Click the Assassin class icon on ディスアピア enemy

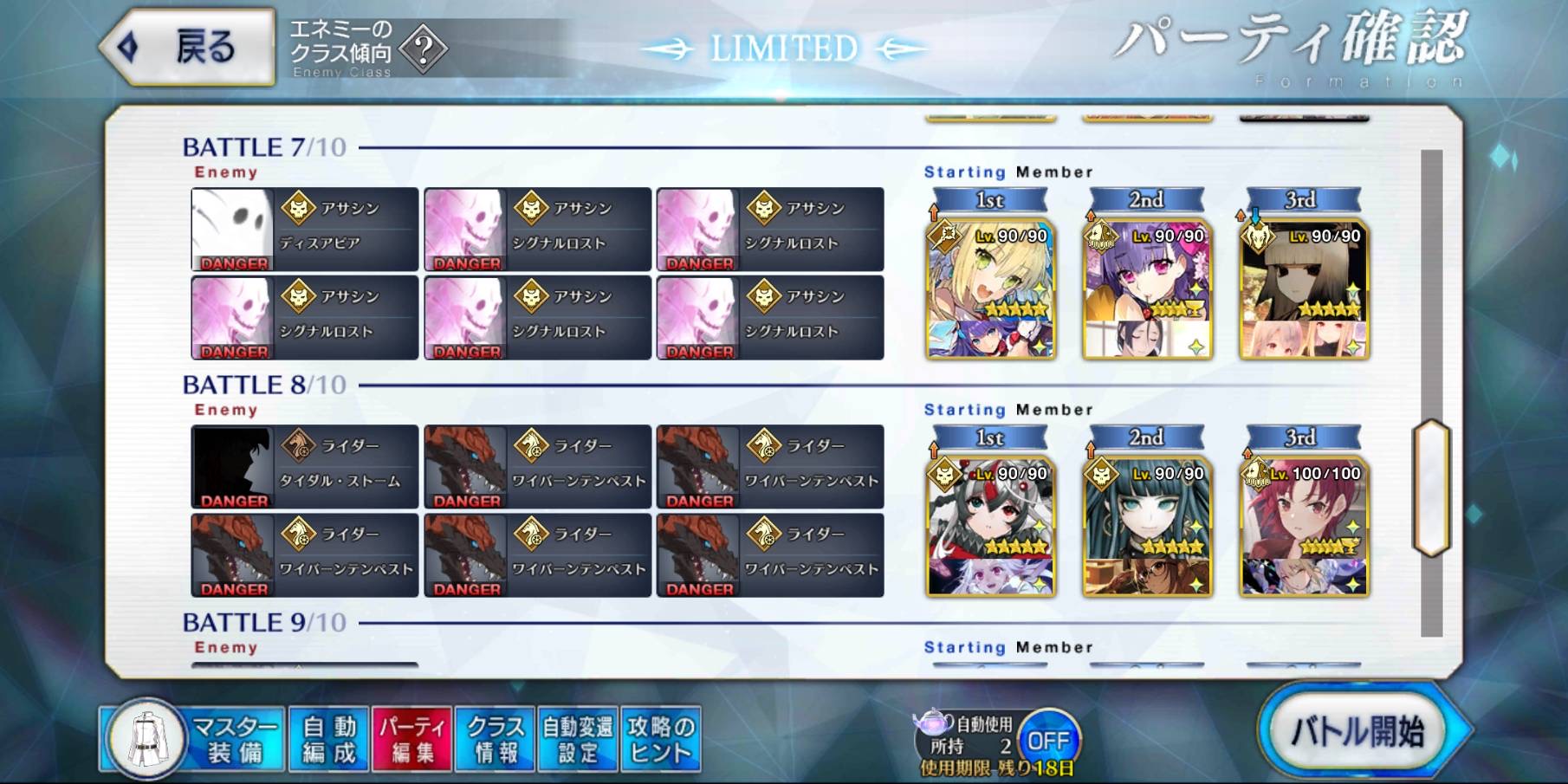coord(298,206)
